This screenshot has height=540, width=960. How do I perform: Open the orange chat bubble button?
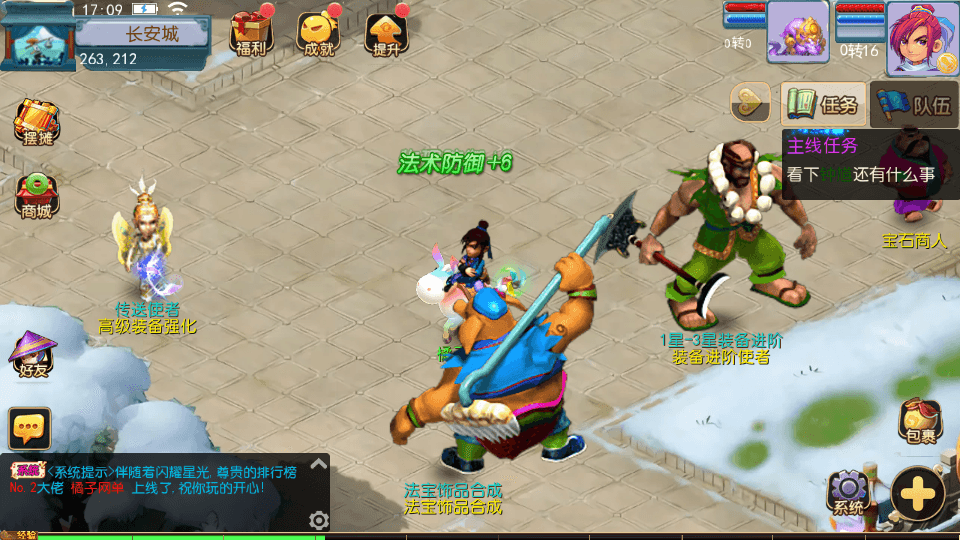click(30, 428)
